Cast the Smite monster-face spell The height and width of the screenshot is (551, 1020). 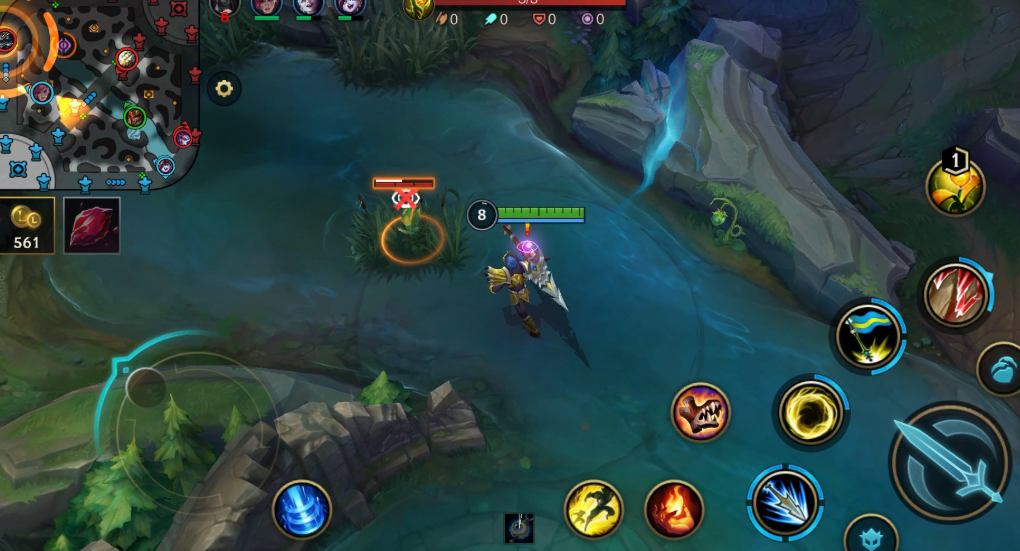[x=700, y=413]
